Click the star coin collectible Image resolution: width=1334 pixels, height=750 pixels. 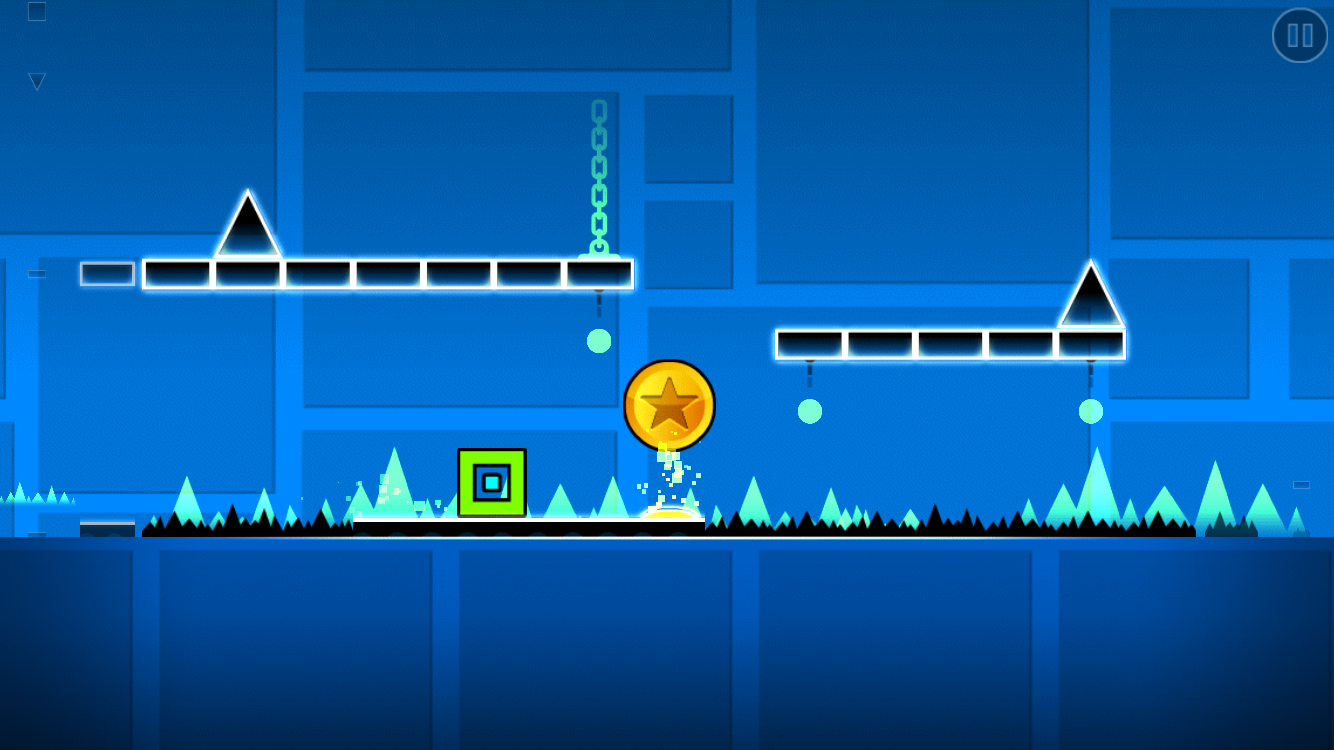coord(670,404)
